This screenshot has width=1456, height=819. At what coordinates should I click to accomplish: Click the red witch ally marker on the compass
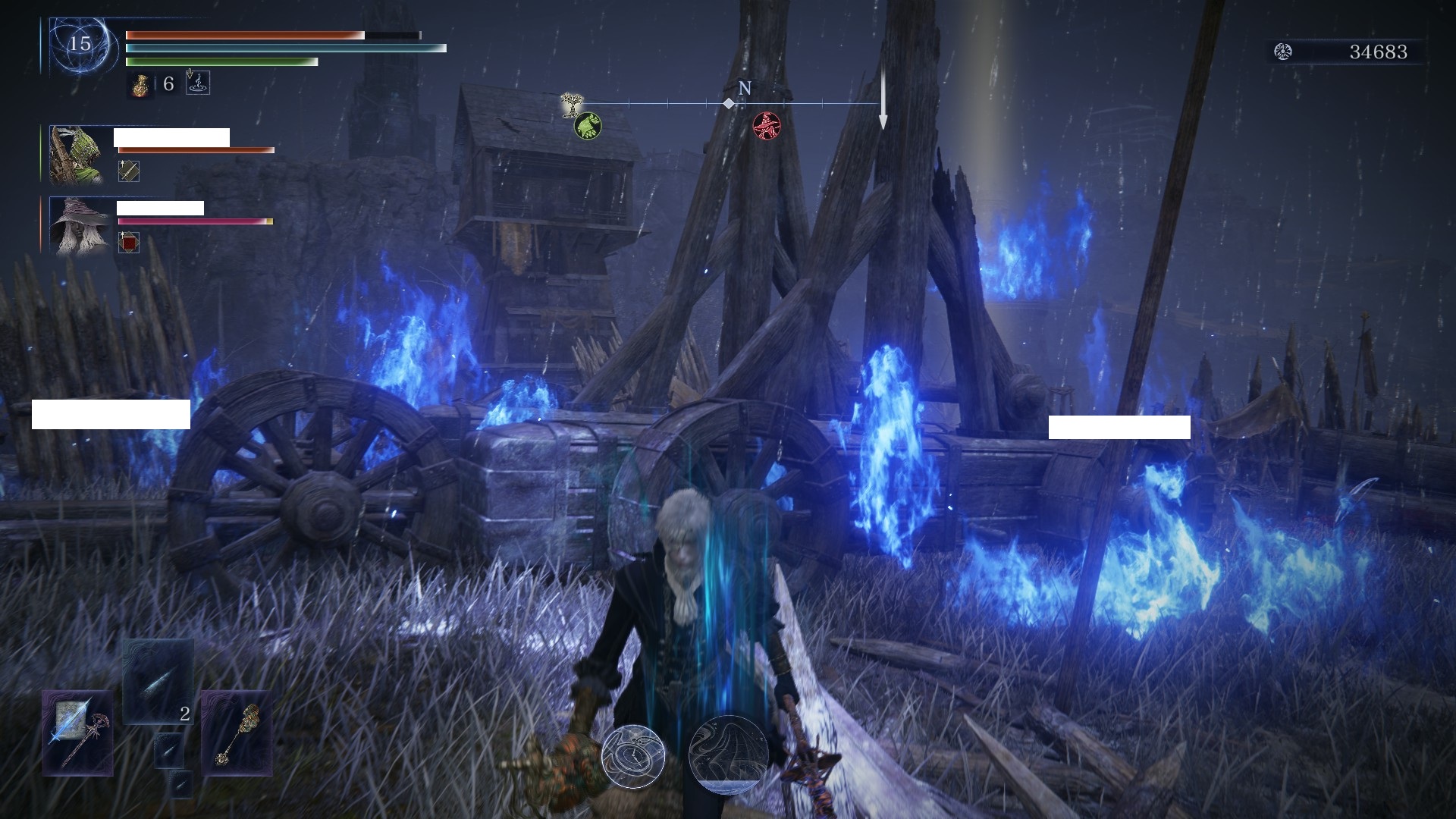[x=766, y=124]
